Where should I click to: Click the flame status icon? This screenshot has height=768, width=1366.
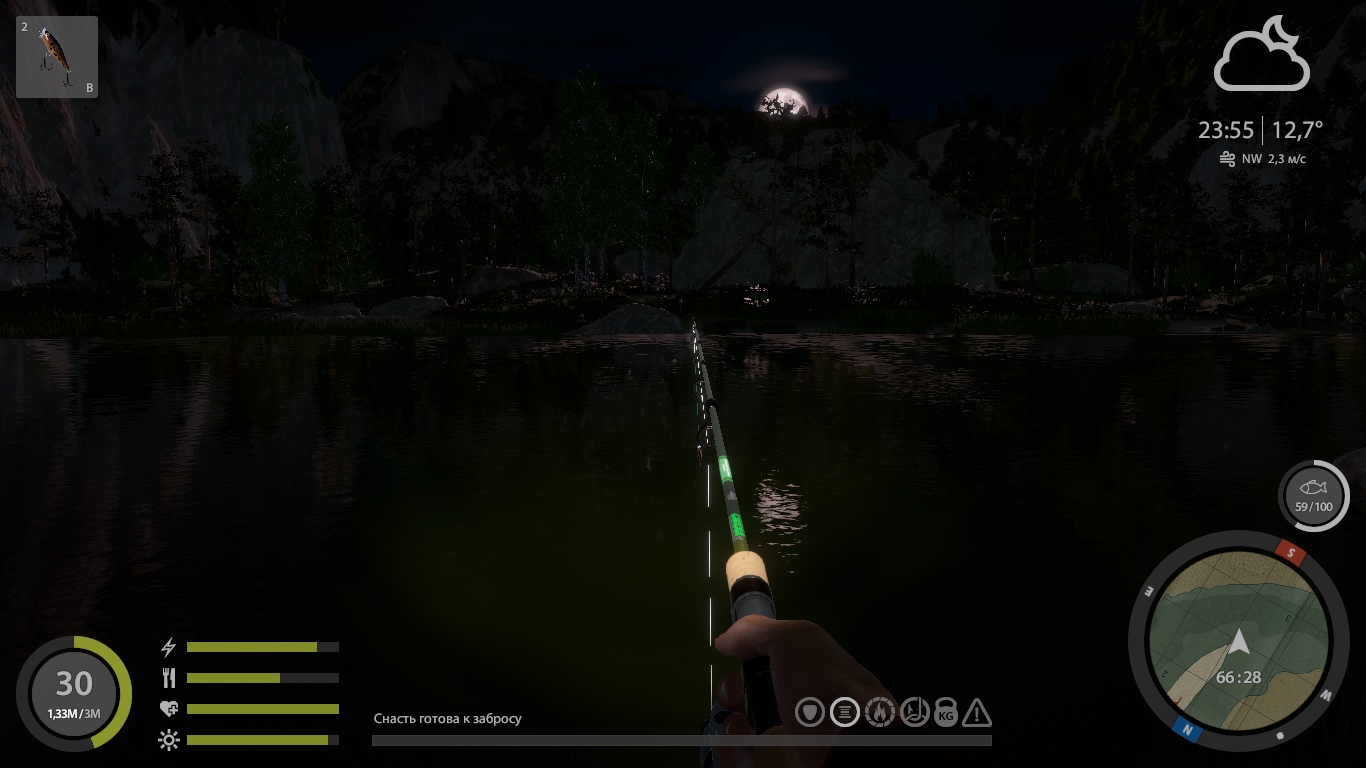click(879, 712)
